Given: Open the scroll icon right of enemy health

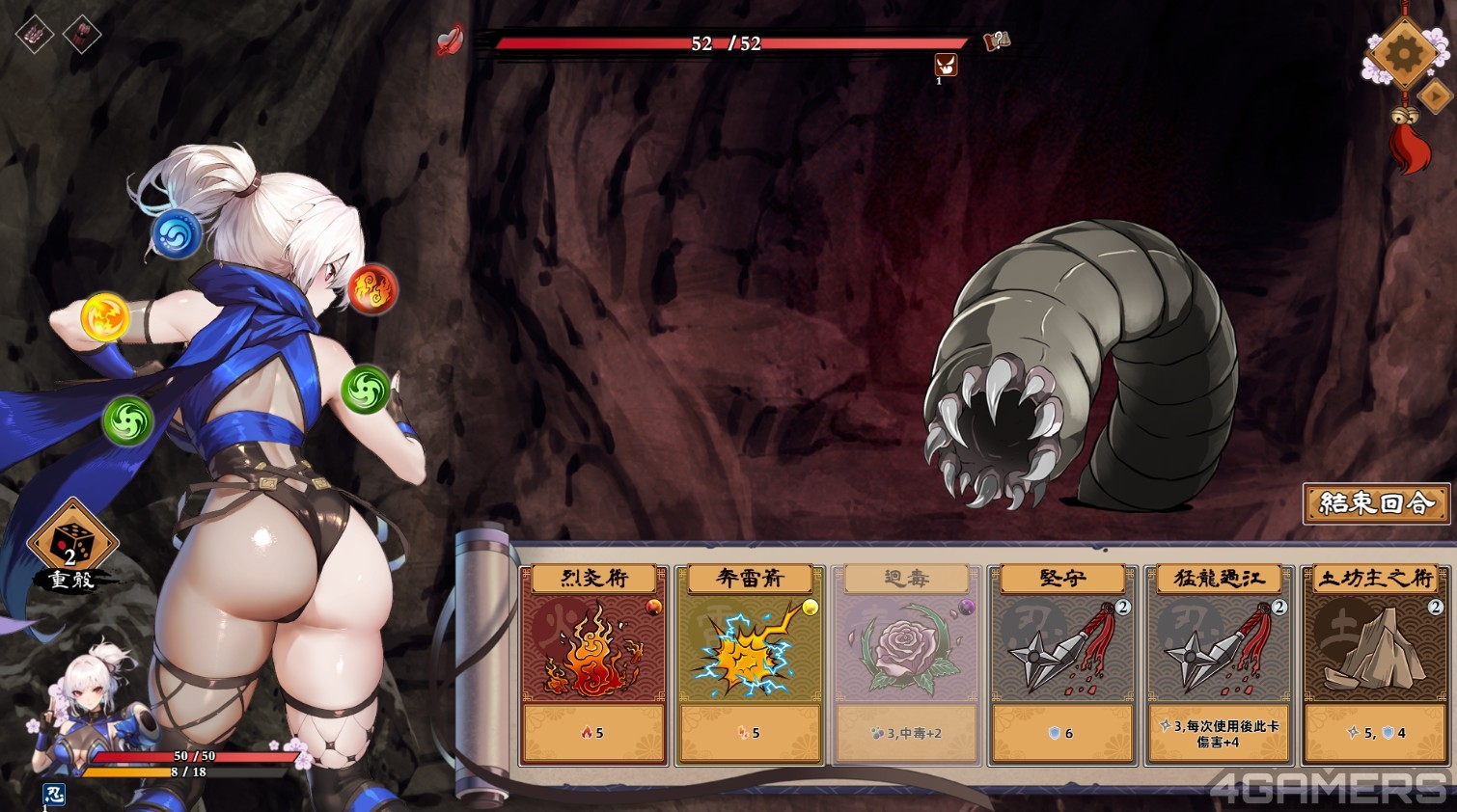Looking at the screenshot, I should click(996, 41).
